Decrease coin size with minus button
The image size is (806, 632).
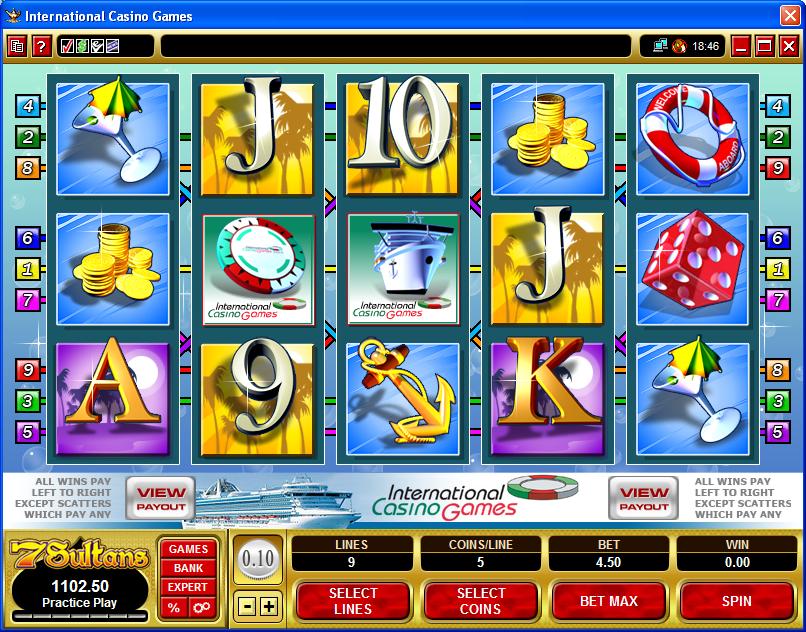(247, 605)
